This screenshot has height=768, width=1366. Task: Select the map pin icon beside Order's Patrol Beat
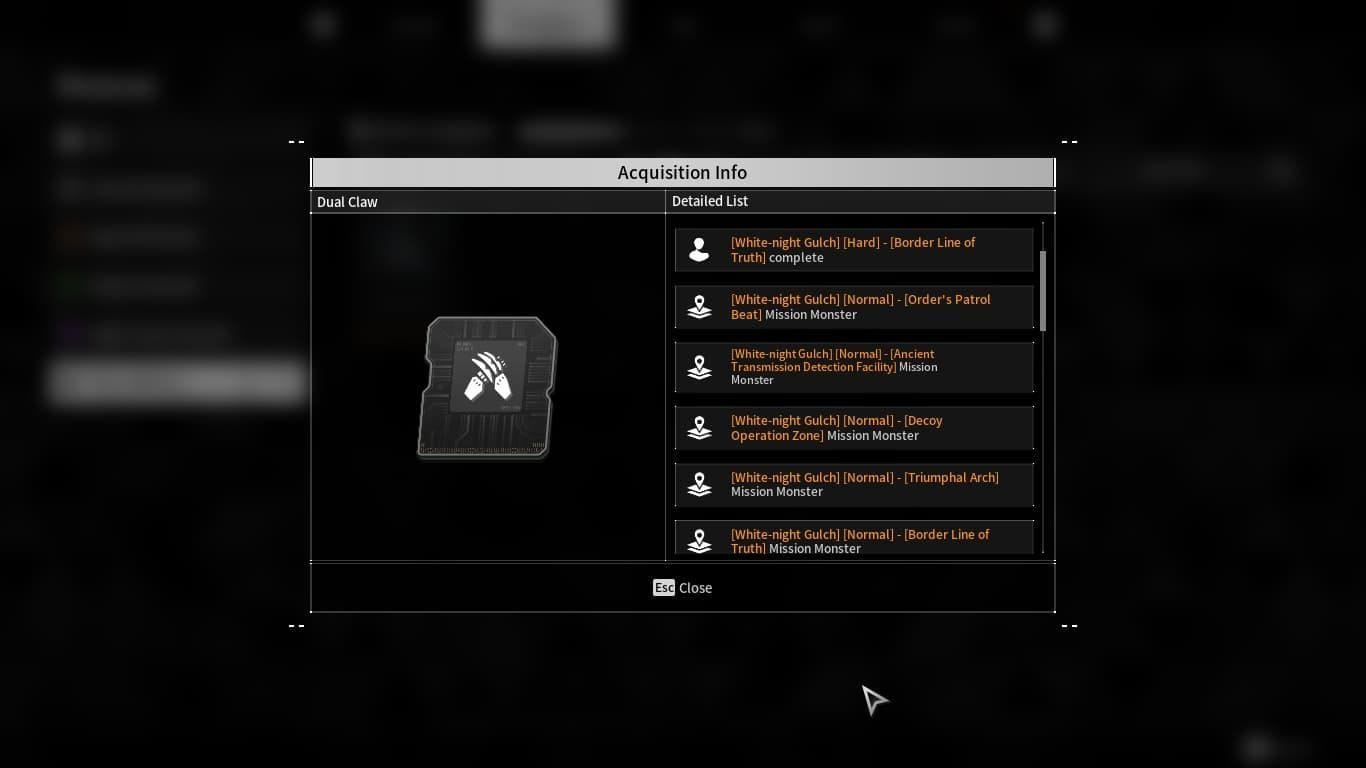click(698, 307)
